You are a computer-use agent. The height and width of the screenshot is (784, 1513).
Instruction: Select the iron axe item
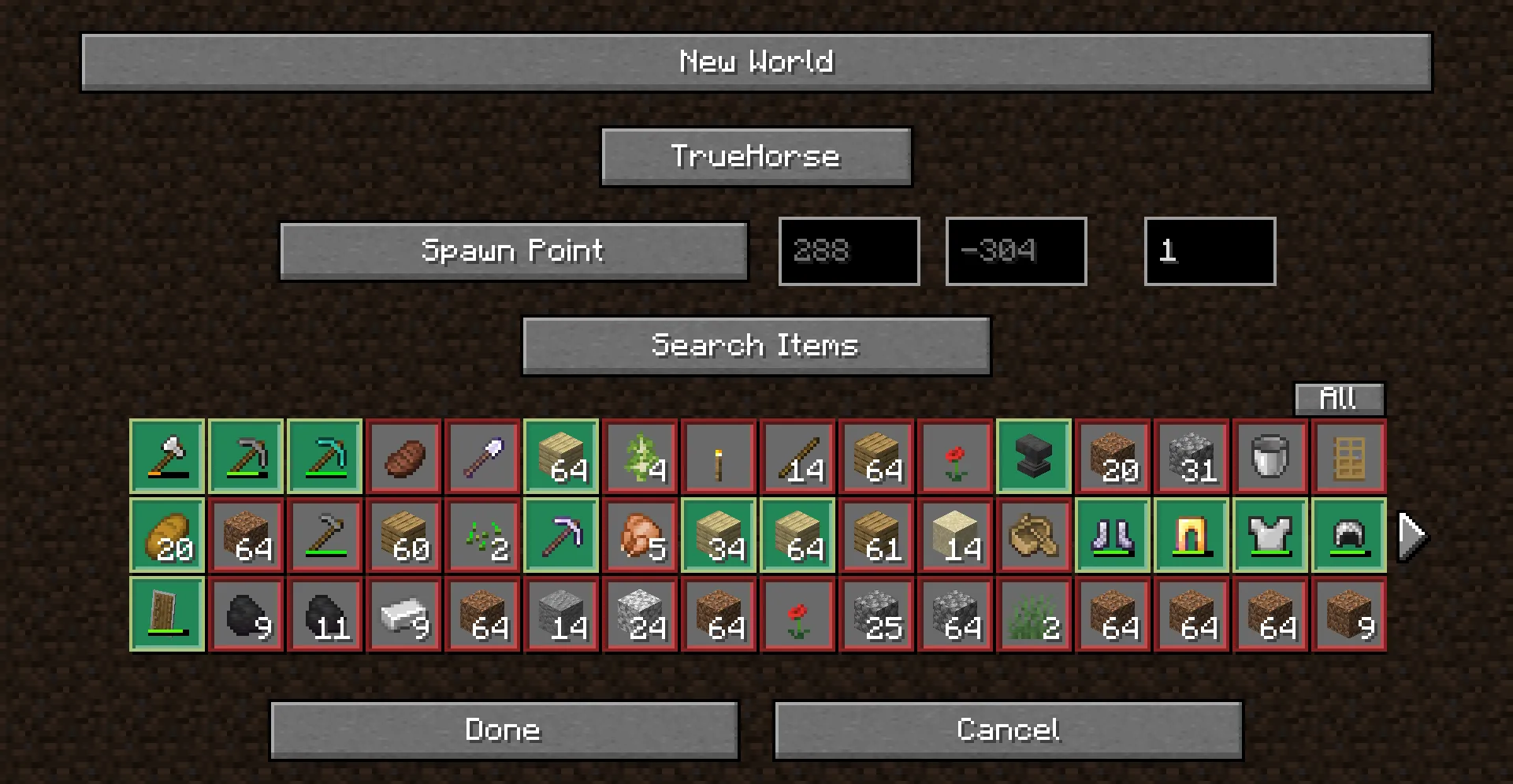coord(166,457)
